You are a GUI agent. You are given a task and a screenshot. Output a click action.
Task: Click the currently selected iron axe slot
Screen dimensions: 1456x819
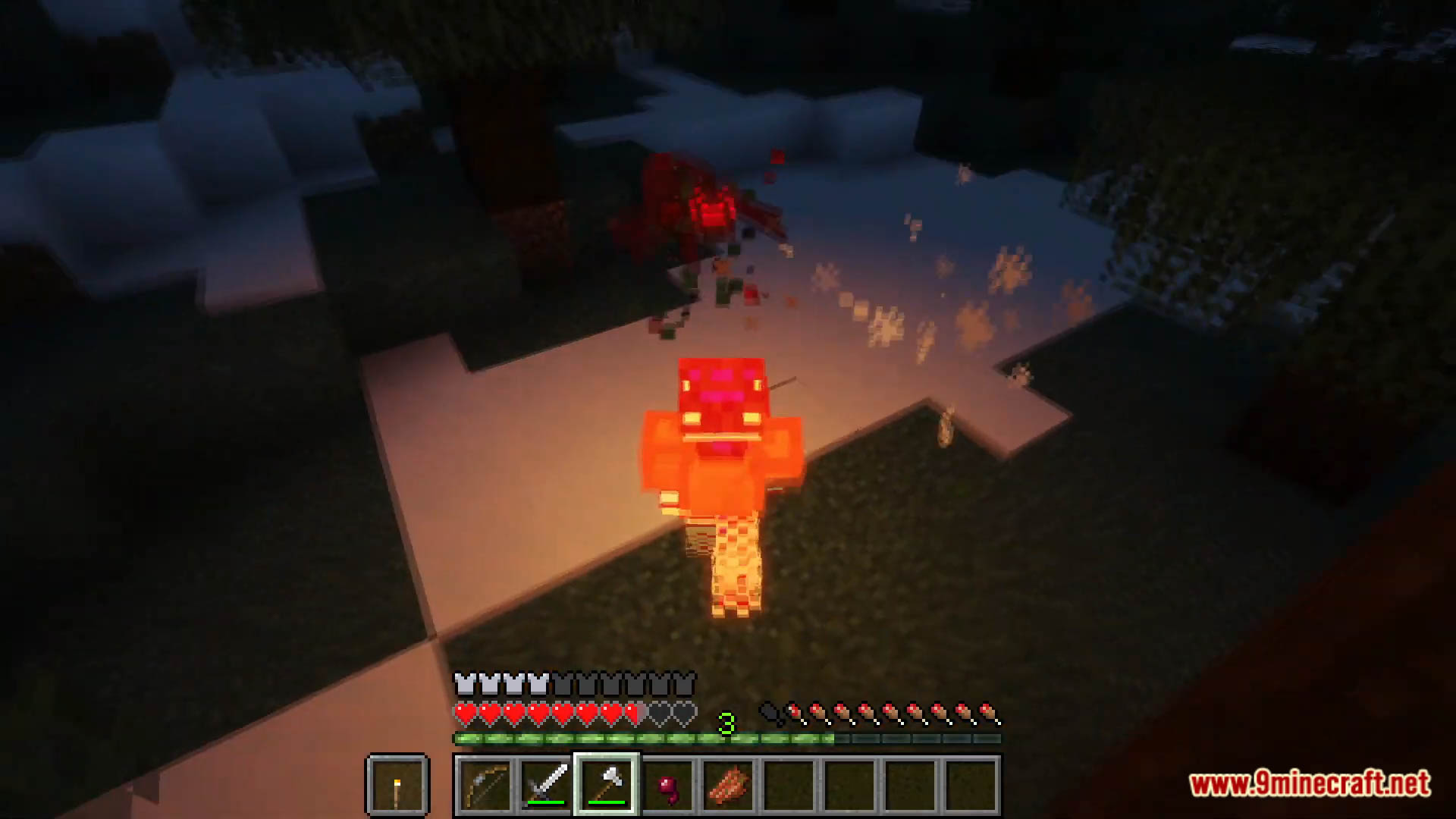tap(604, 783)
